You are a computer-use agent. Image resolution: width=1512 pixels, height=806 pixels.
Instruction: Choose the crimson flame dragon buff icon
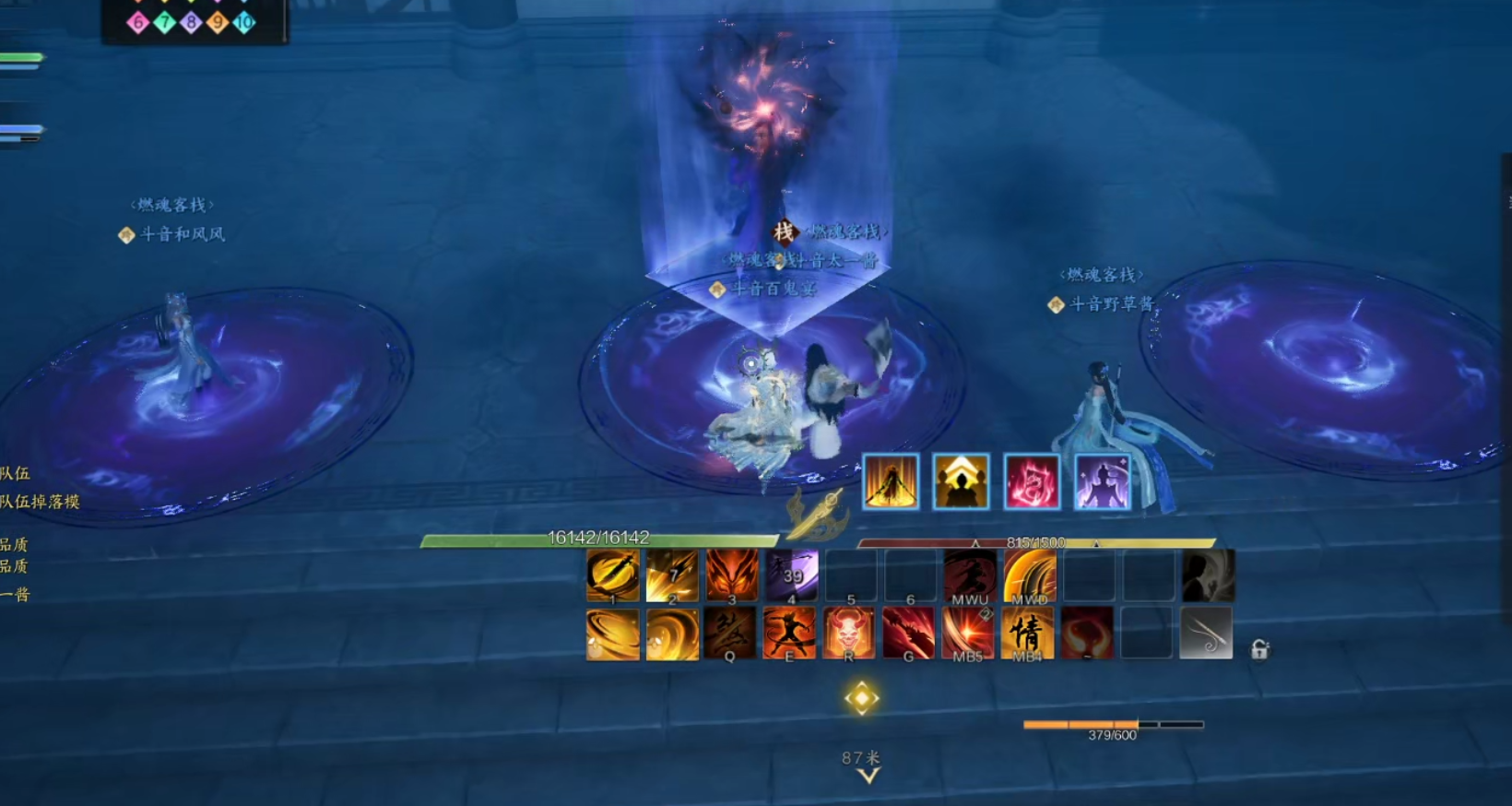click(1032, 481)
